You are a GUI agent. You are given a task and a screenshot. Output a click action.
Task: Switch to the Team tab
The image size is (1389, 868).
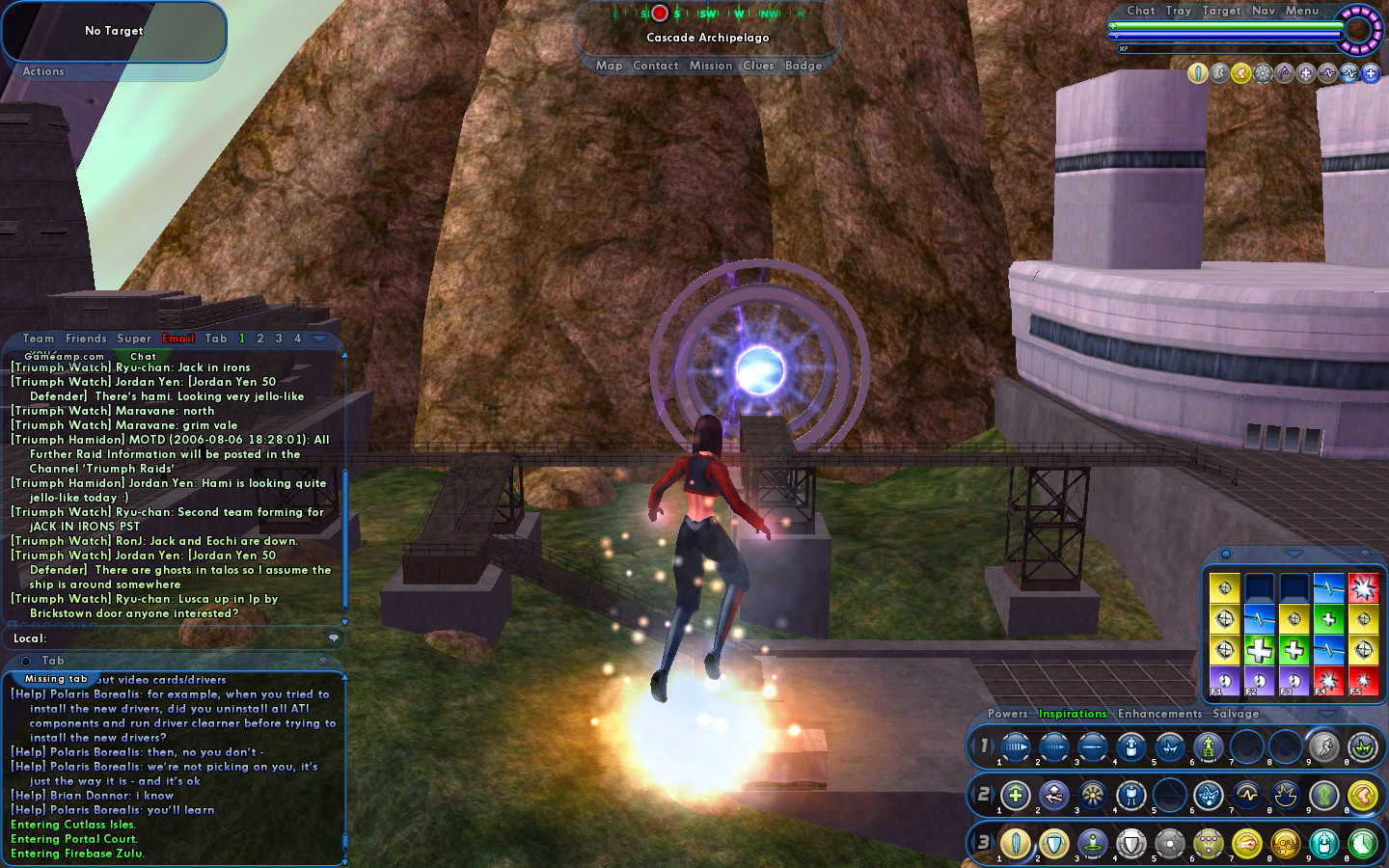click(39, 339)
